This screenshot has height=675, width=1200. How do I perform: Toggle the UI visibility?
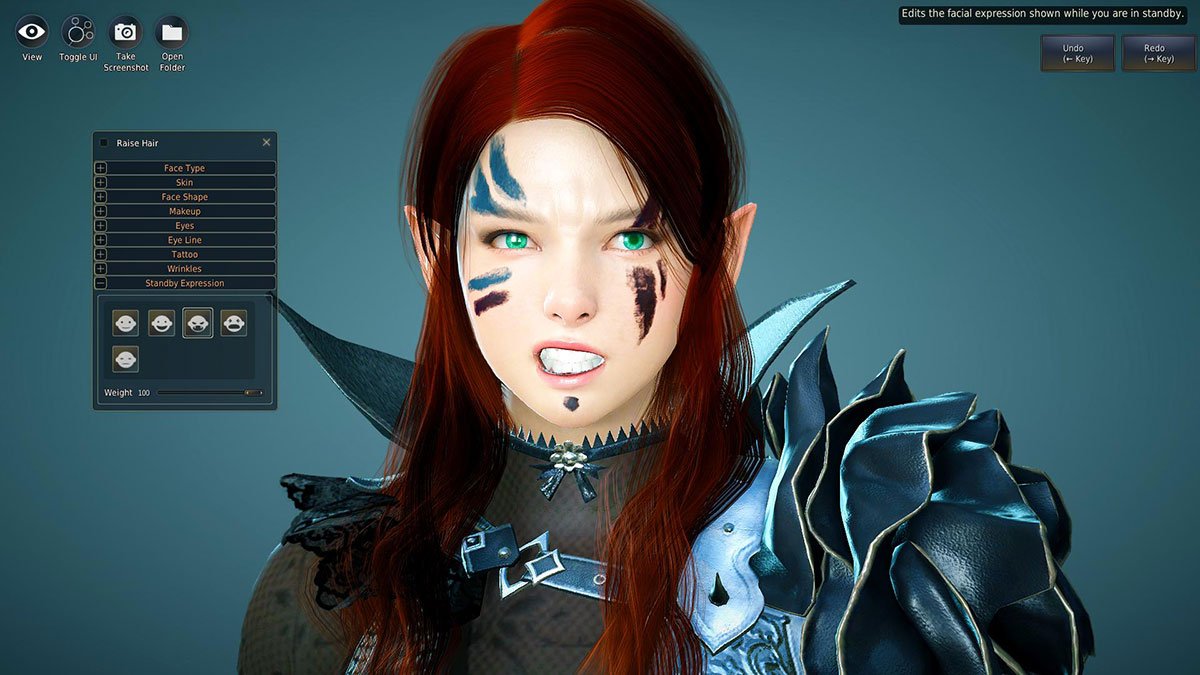pyautogui.click(x=78, y=33)
